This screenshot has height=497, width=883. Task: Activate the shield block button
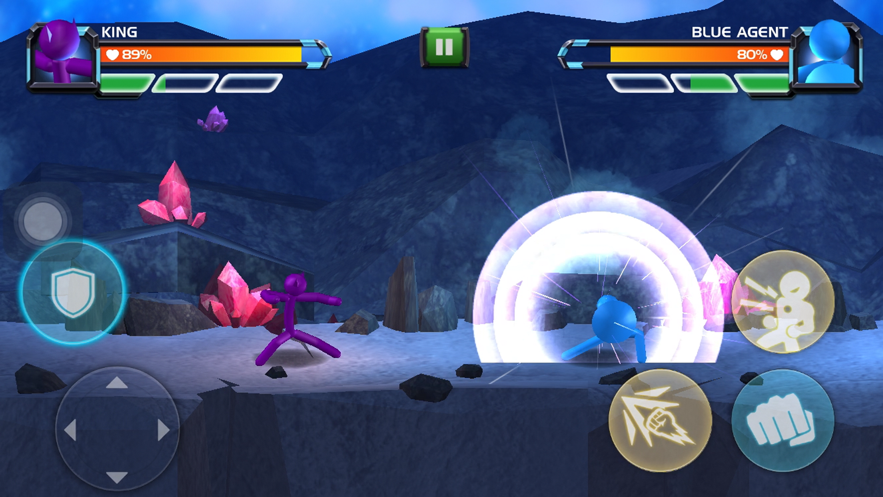(x=72, y=292)
